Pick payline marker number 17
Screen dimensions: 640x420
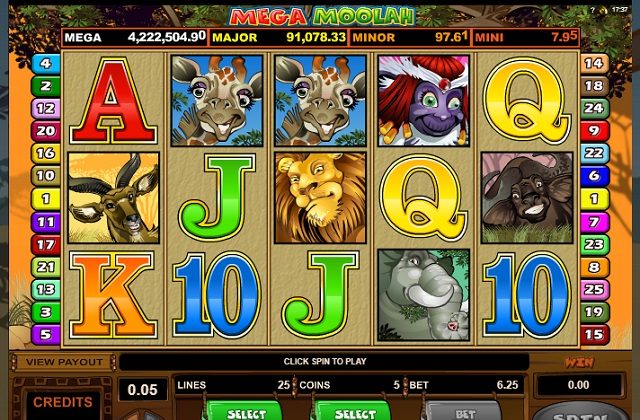(x=46, y=244)
